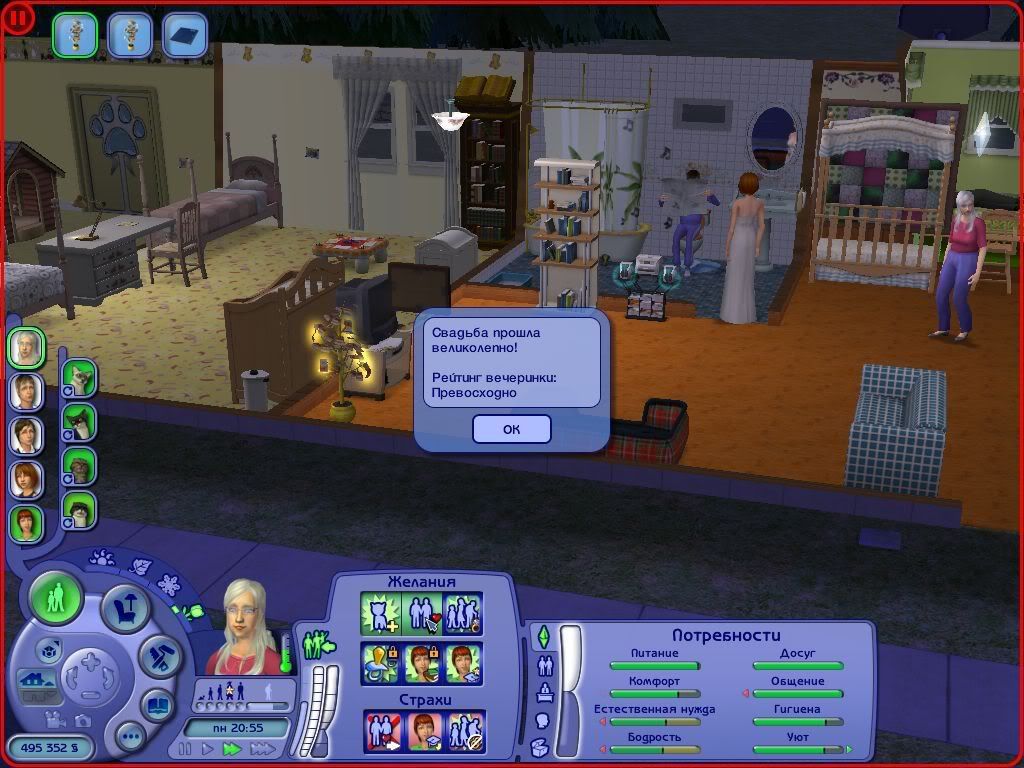1024x768 pixels.
Task: Open Buy mode with the armchair and lamp icon
Action: (x=126, y=608)
